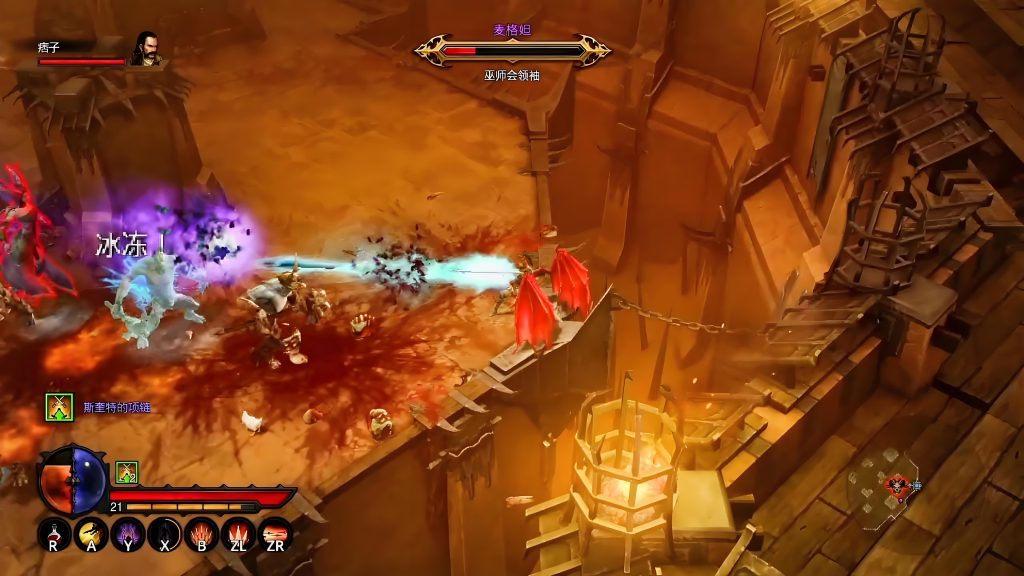1024x576 pixels.
Task: Select the dark silhouette skill on cooldown
Action: (165, 533)
